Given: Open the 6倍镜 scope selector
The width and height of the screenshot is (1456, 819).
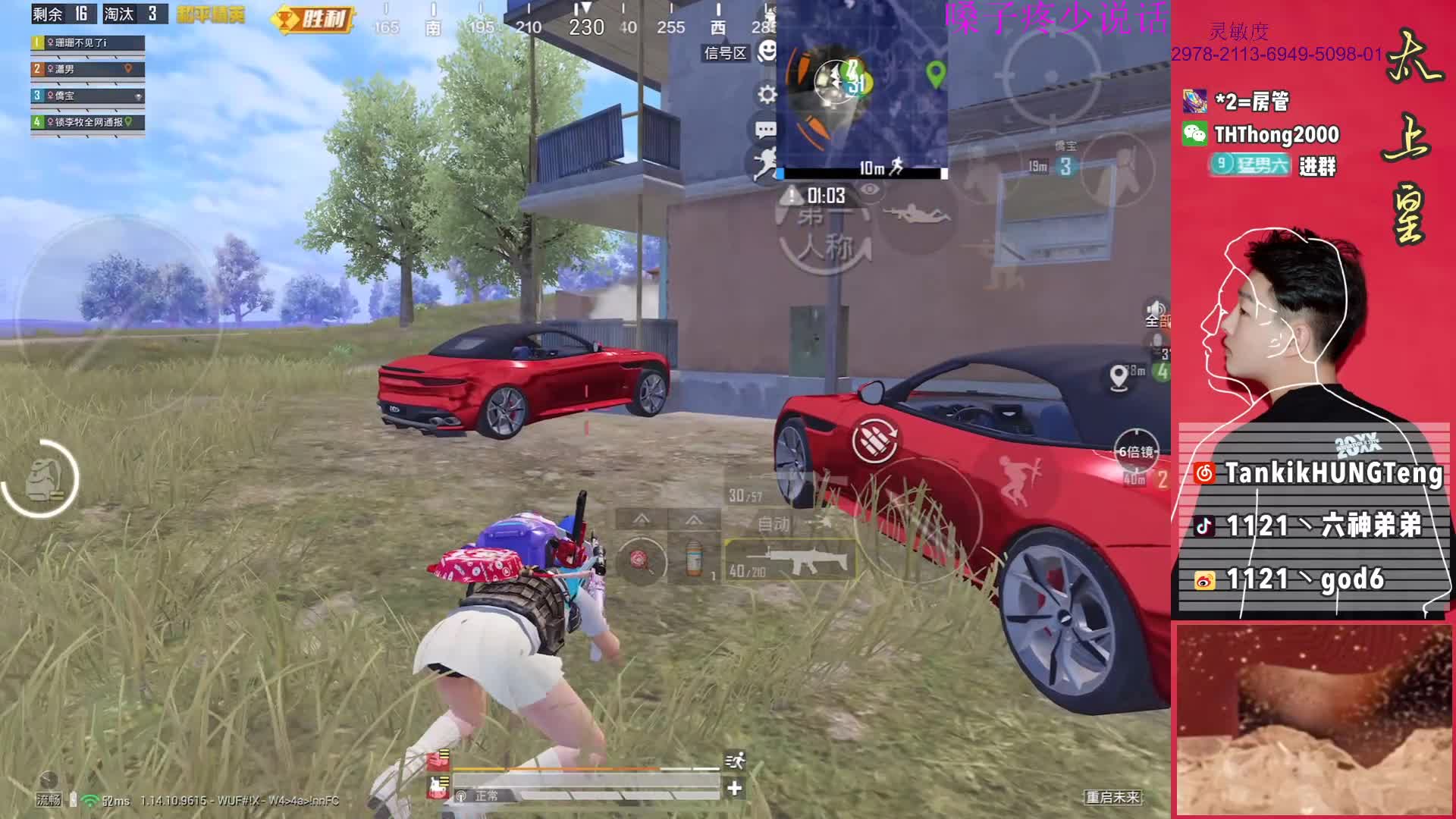Looking at the screenshot, I should [x=1135, y=452].
